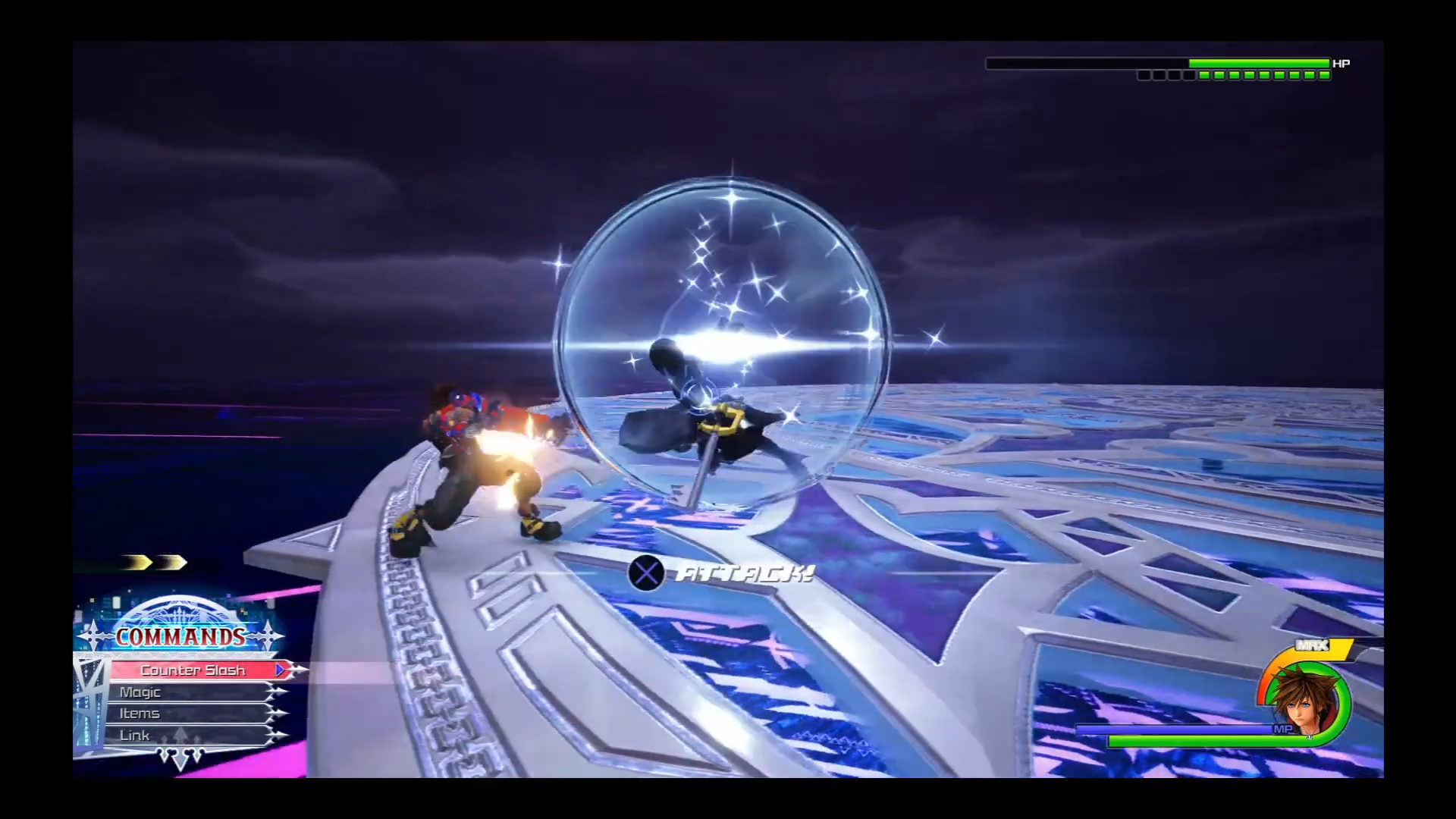Image resolution: width=1456 pixels, height=819 pixels.
Task: Choose the Items command
Action: (x=140, y=714)
